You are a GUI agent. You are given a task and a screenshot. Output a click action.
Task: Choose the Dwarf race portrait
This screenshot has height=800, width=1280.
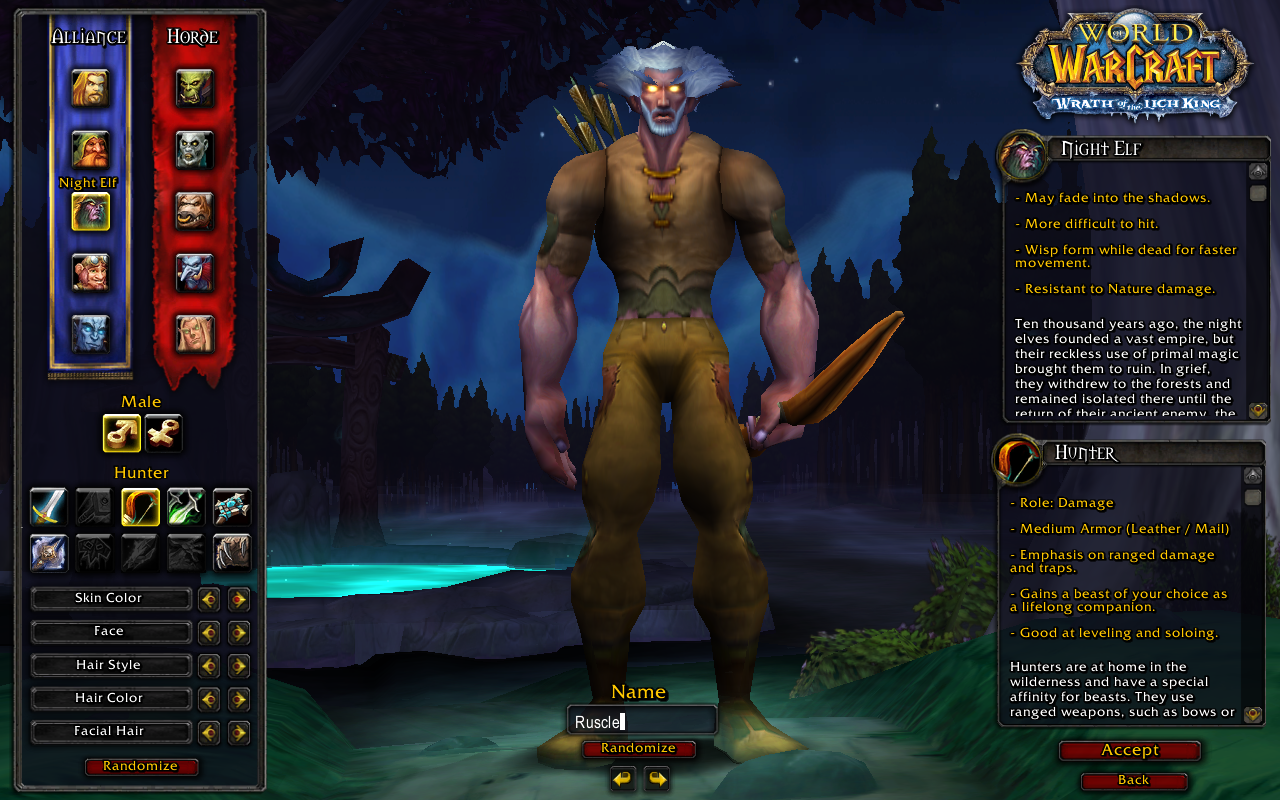pyautogui.click(x=90, y=149)
